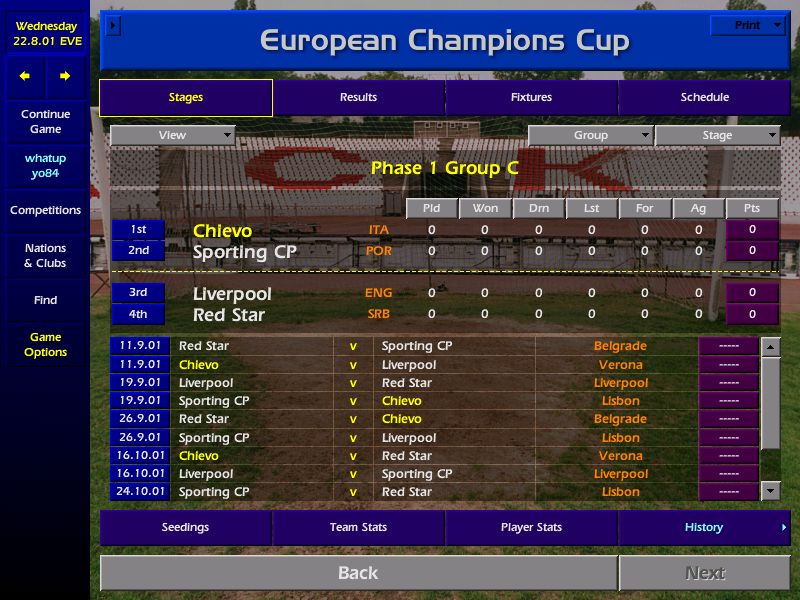The image size is (800, 600).
Task: Show the Seedings
Action: 185,528
